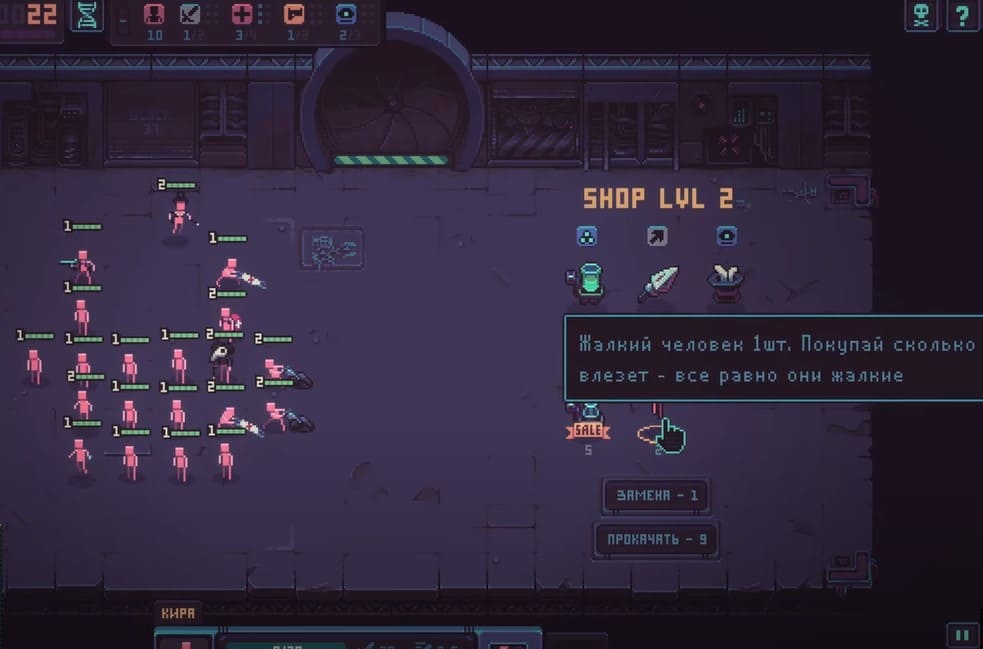Open the DNA helix panel
The width and height of the screenshot is (983, 649).
[x=87, y=15]
